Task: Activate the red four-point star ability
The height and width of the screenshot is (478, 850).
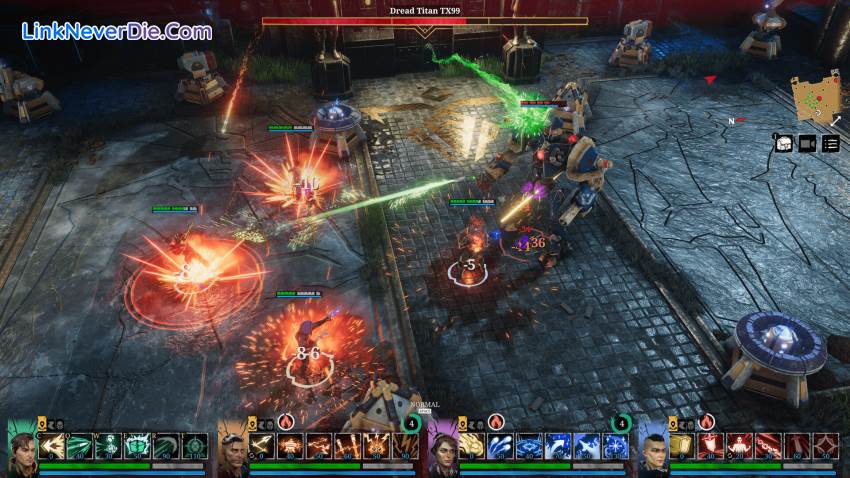Action: (827, 446)
